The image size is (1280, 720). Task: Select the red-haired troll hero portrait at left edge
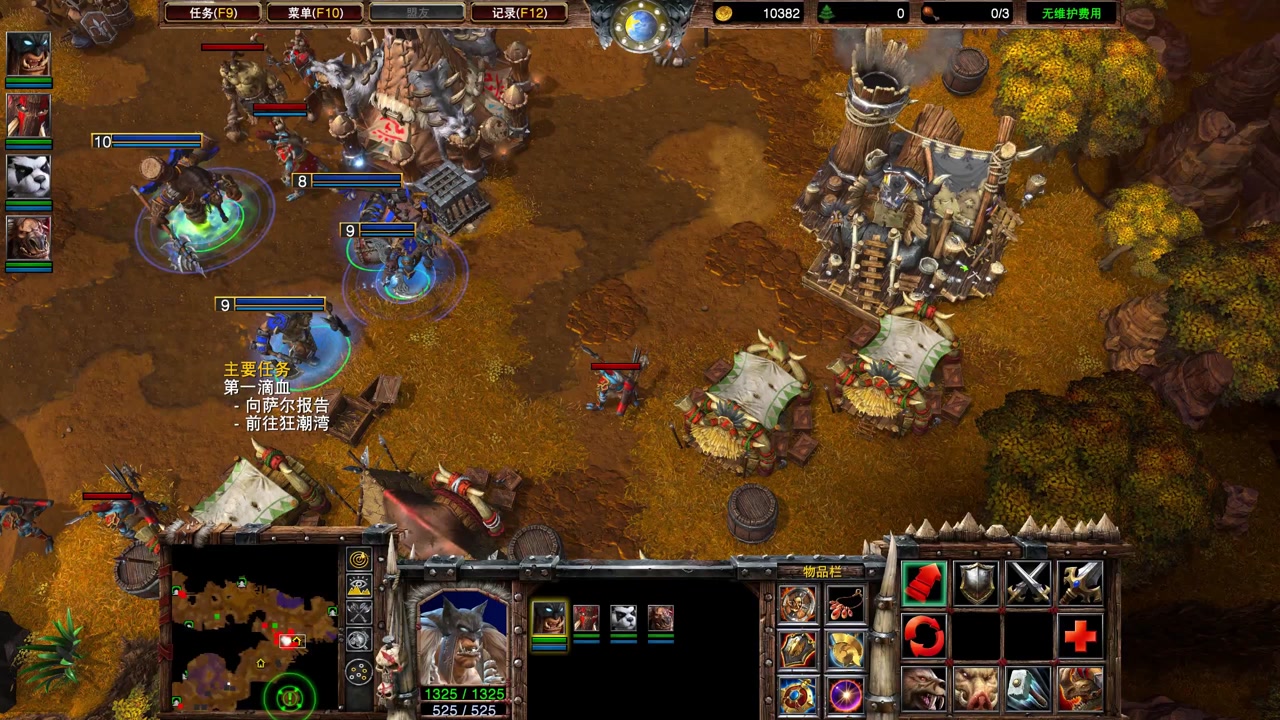(x=28, y=115)
